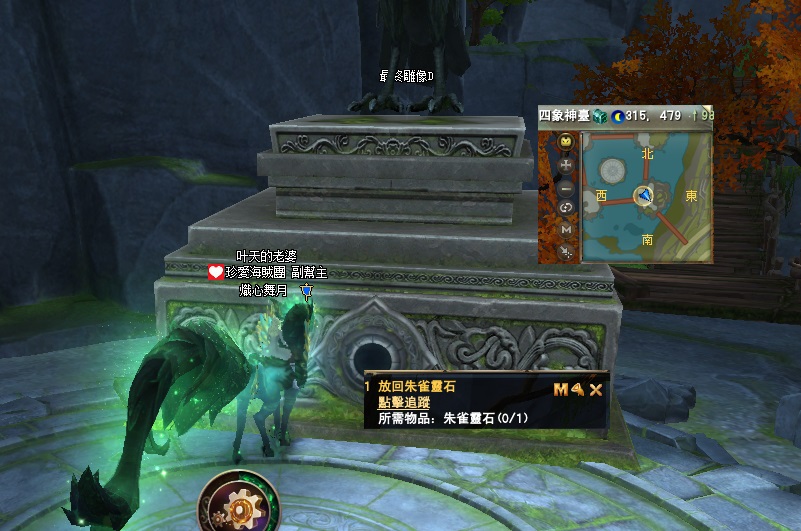Image resolution: width=801 pixels, height=531 pixels.
Task: Click the teal chest icon beside 四象神臺
Action: coord(600,116)
